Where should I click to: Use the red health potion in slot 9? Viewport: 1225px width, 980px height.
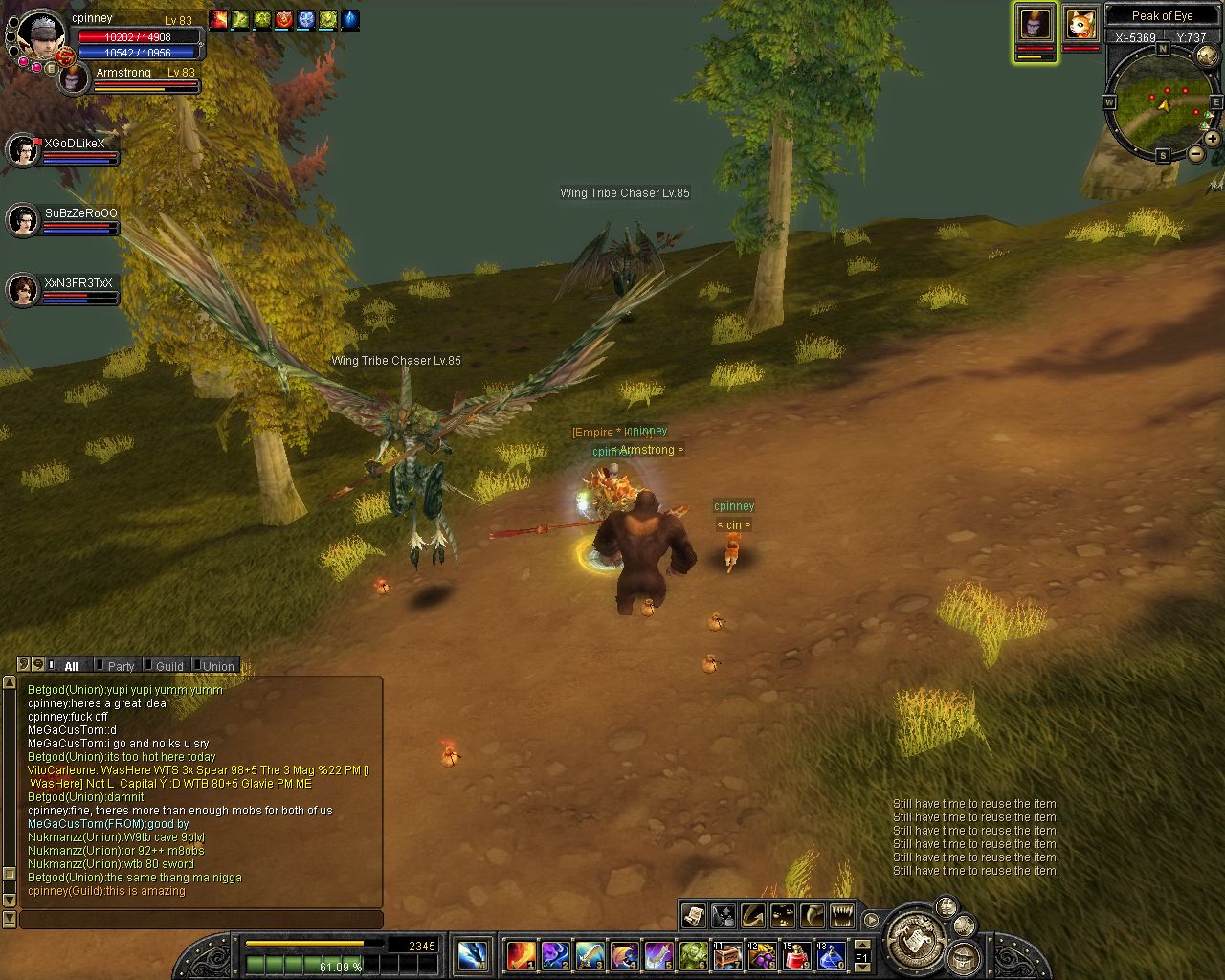point(796,954)
